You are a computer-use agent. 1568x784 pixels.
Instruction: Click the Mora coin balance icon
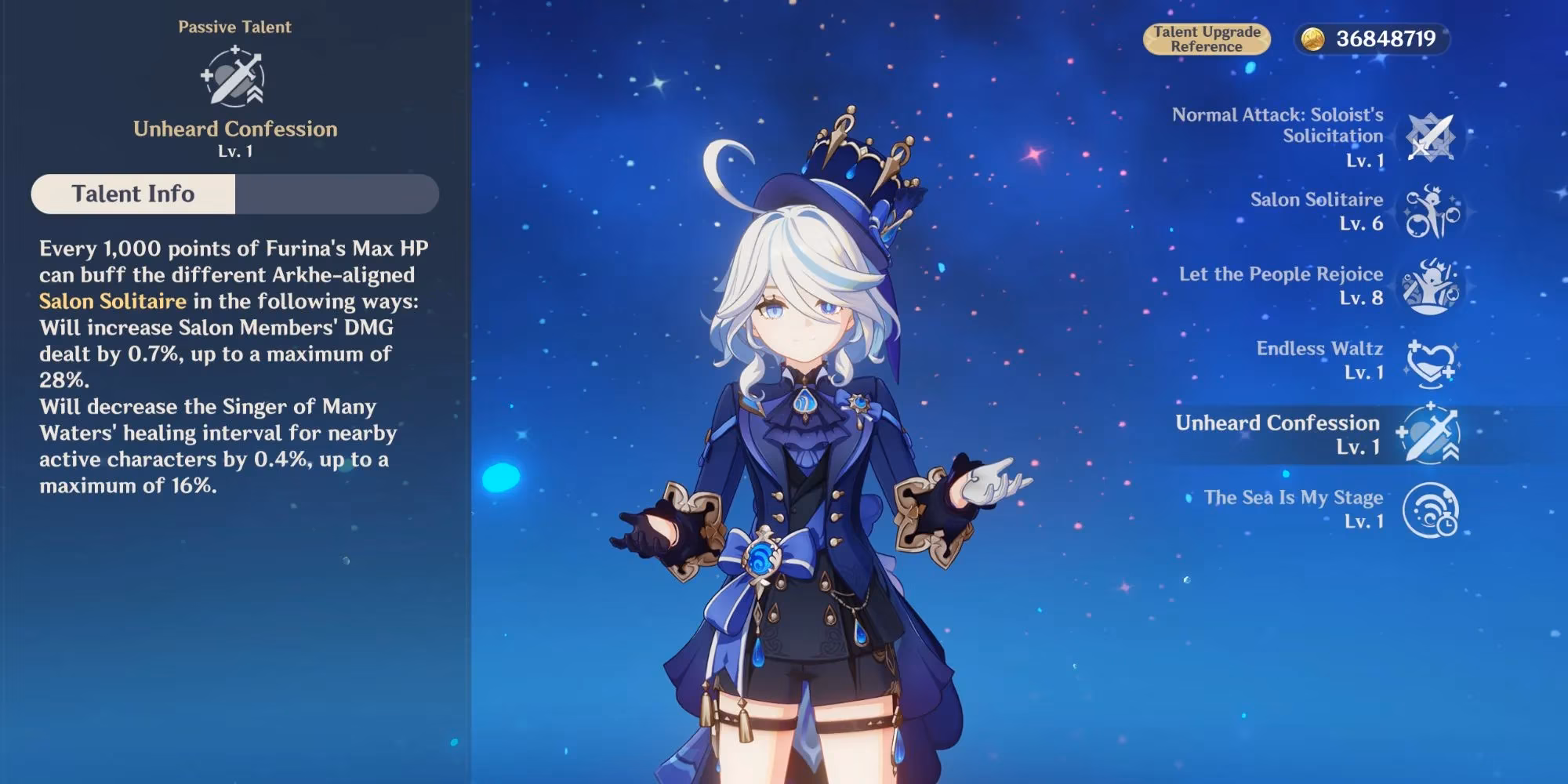coord(1313,38)
